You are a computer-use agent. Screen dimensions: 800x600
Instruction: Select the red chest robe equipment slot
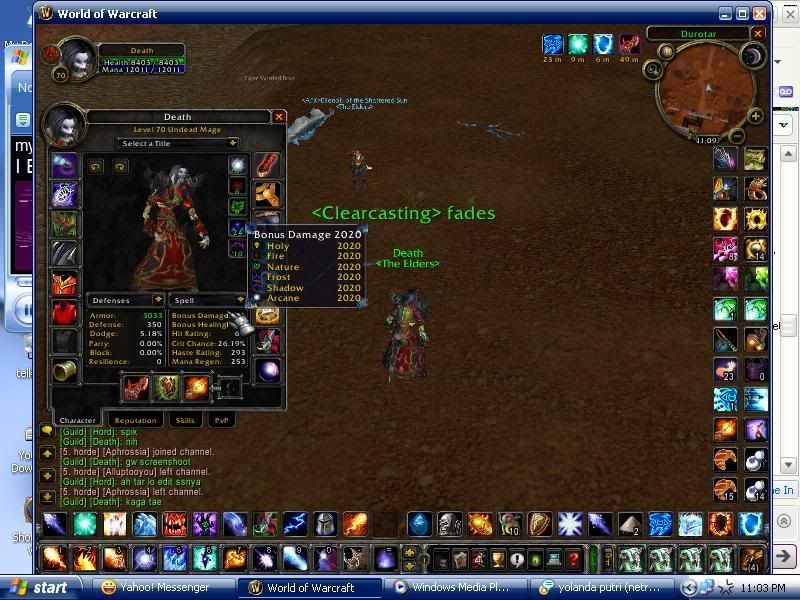[65, 283]
